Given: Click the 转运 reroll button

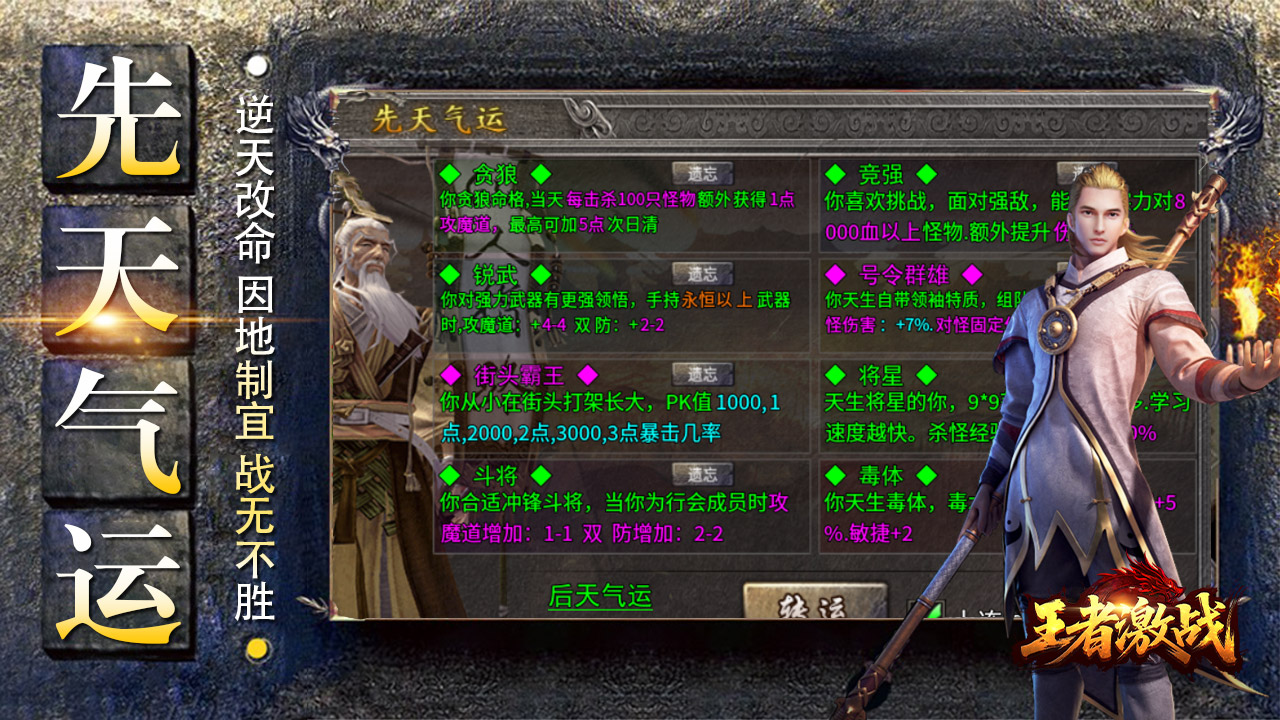Looking at the screenshot, I should (x=814, y=604).
